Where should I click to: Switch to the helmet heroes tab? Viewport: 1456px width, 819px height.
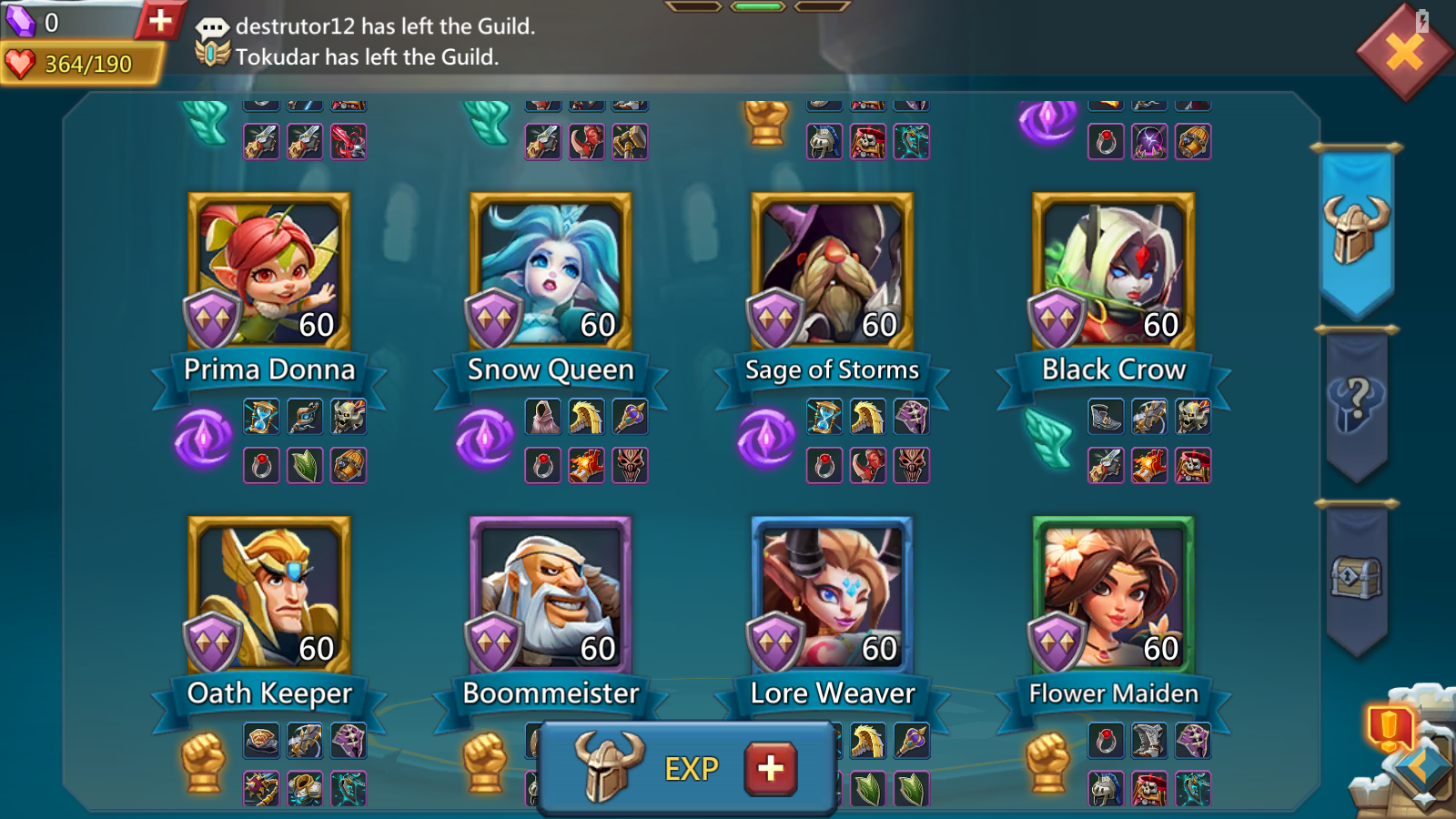click(1356, 229)
